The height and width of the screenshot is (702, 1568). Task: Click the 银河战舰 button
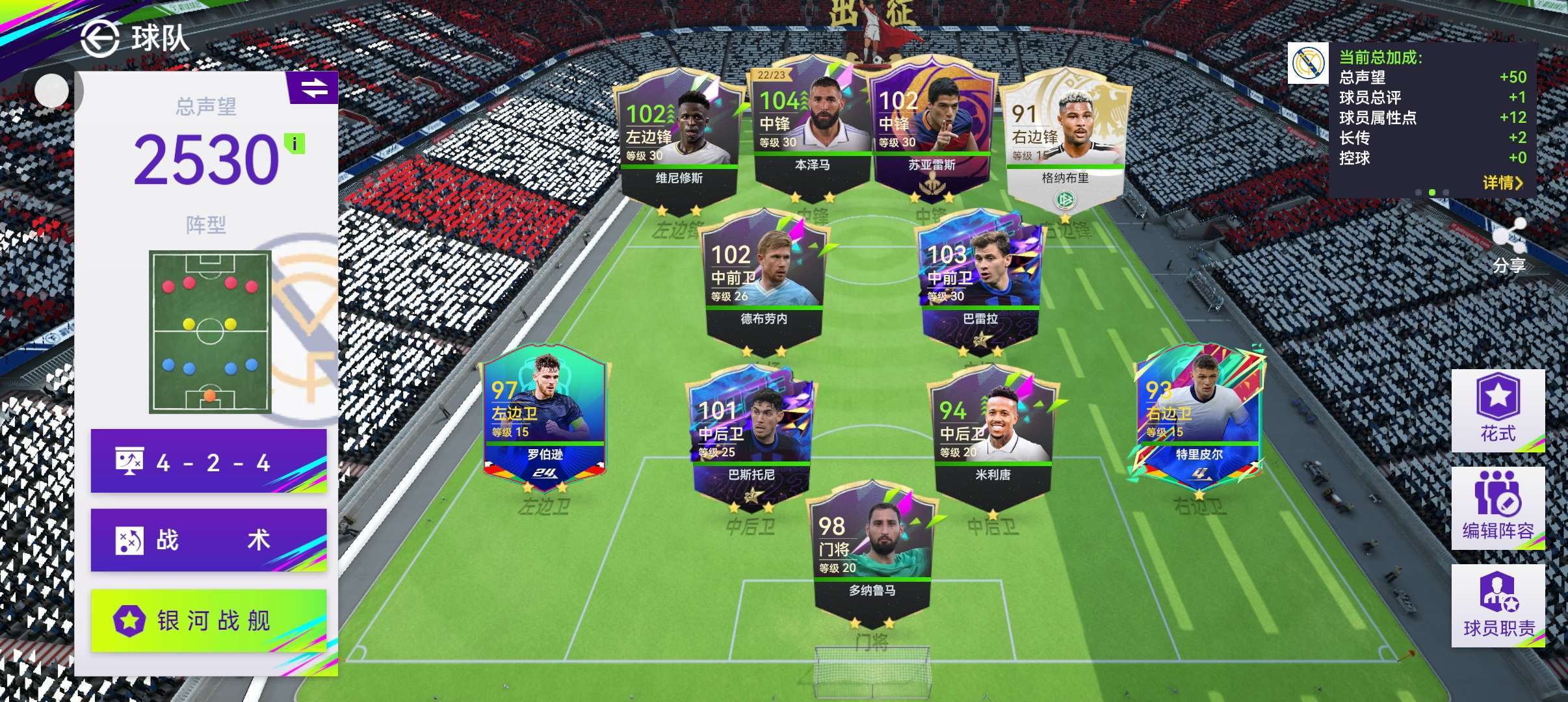pyautogui.click(x=208, y=620)
